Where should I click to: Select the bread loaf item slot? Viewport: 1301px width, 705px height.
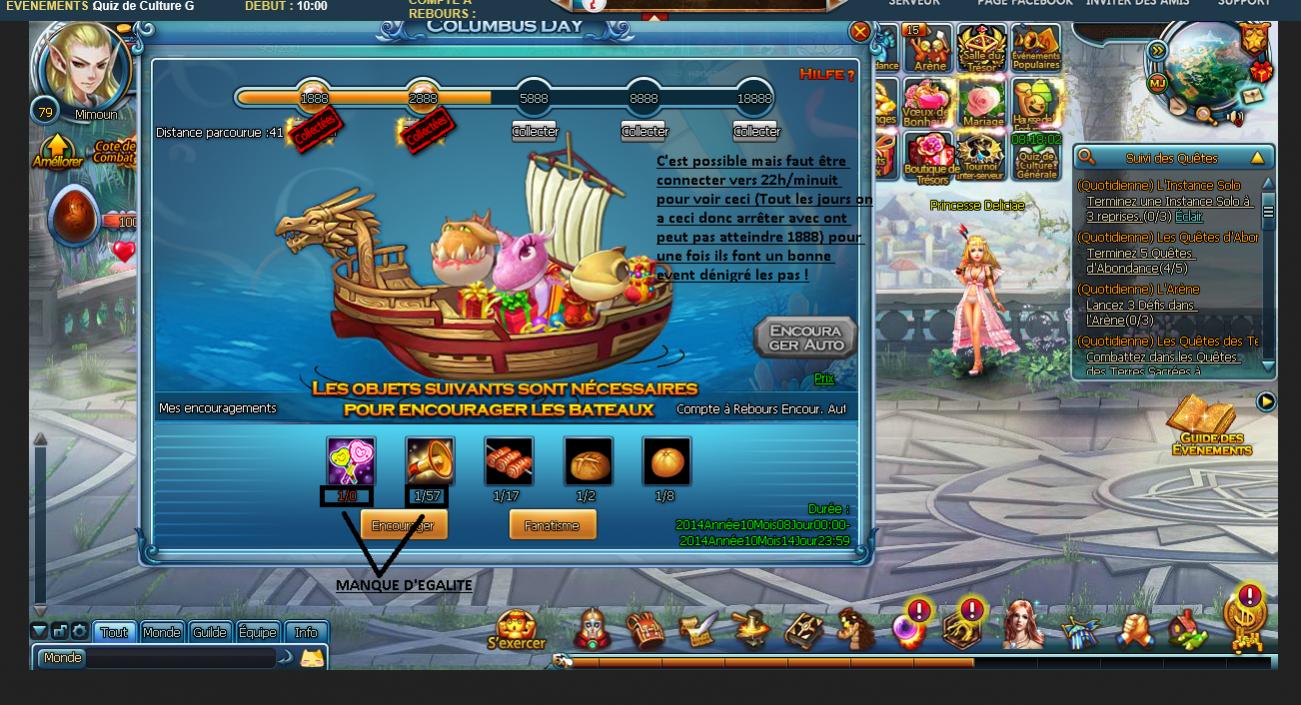(588, 461)
